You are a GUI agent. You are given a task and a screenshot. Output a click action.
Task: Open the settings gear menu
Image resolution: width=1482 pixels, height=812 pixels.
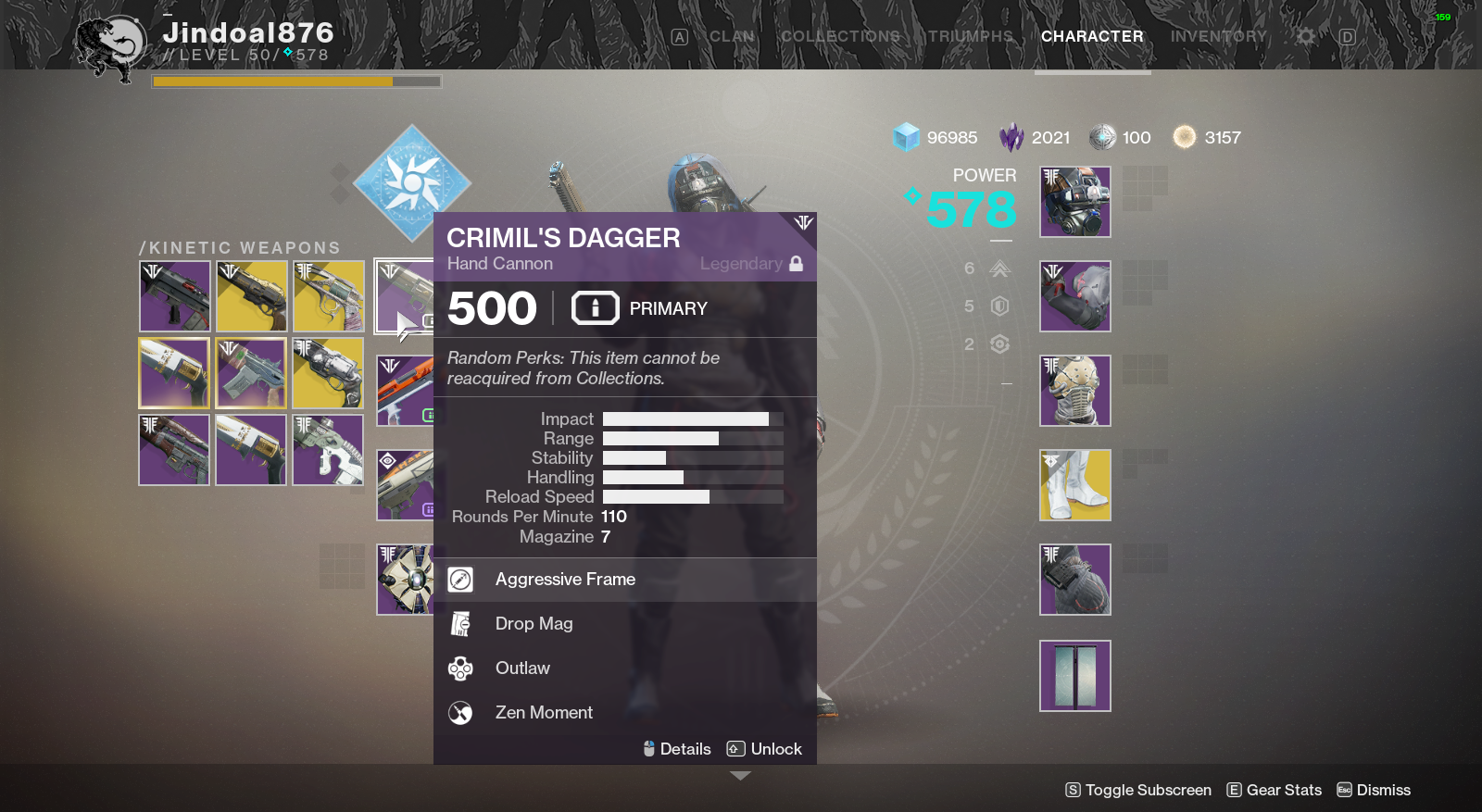point(1304,36)
